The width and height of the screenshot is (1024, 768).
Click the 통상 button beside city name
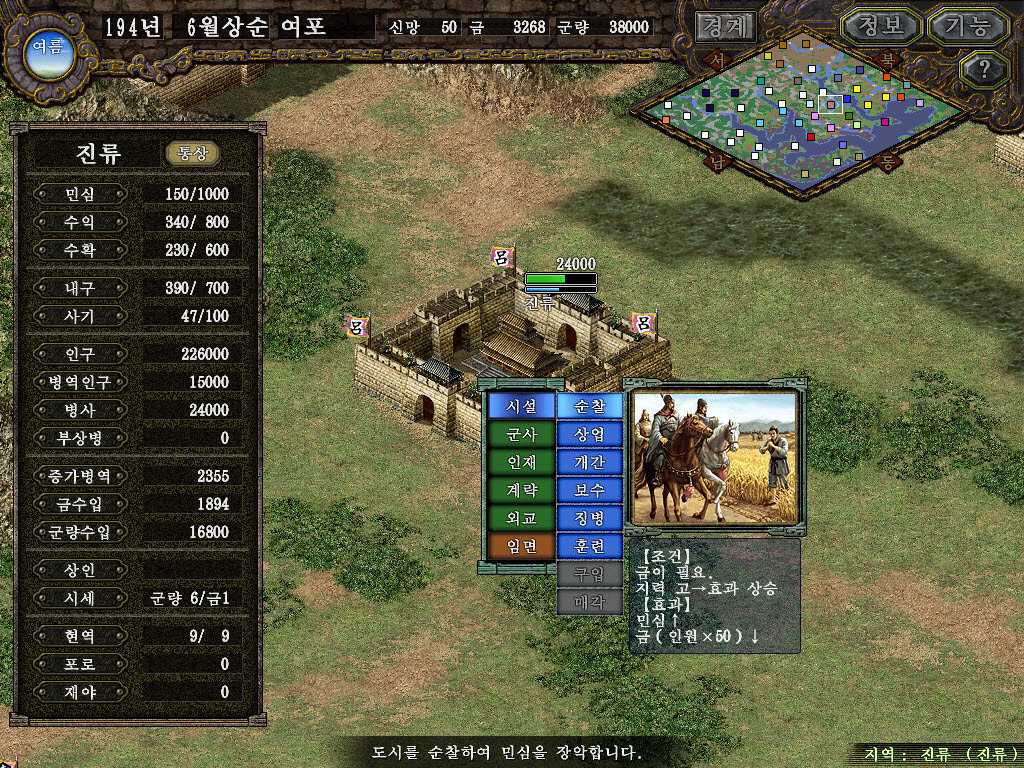[192, 153]
